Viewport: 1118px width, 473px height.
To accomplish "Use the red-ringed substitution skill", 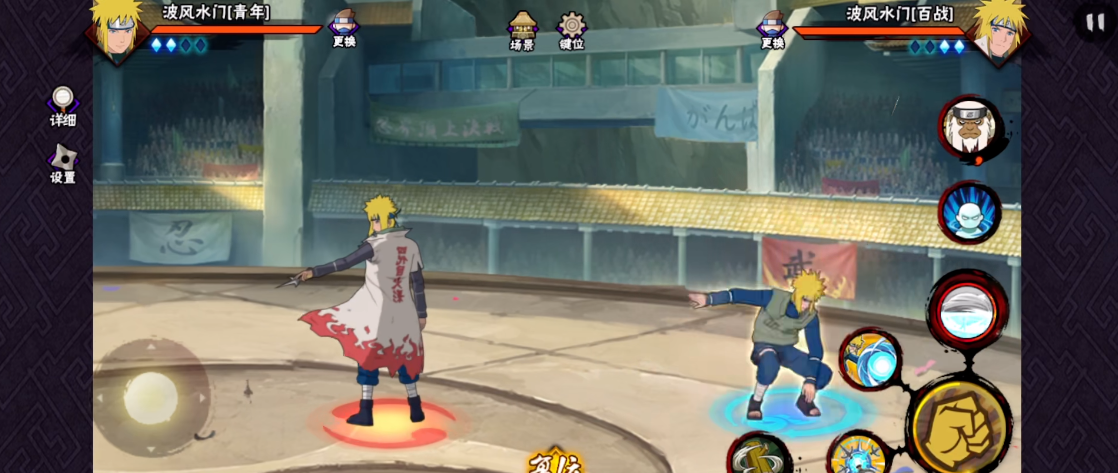I will point(967,310).
